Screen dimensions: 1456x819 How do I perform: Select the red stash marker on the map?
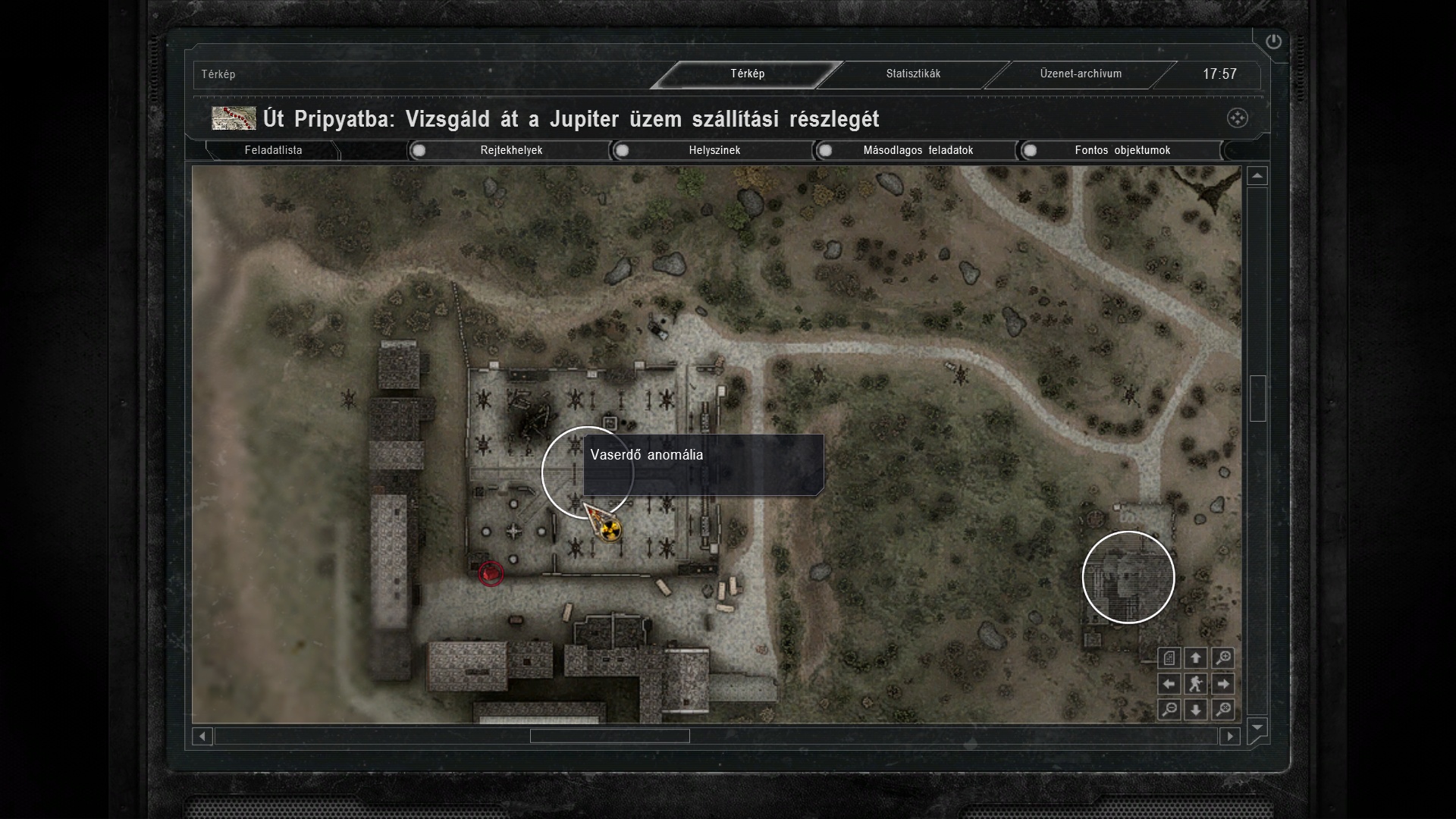[x=491, y=573]
